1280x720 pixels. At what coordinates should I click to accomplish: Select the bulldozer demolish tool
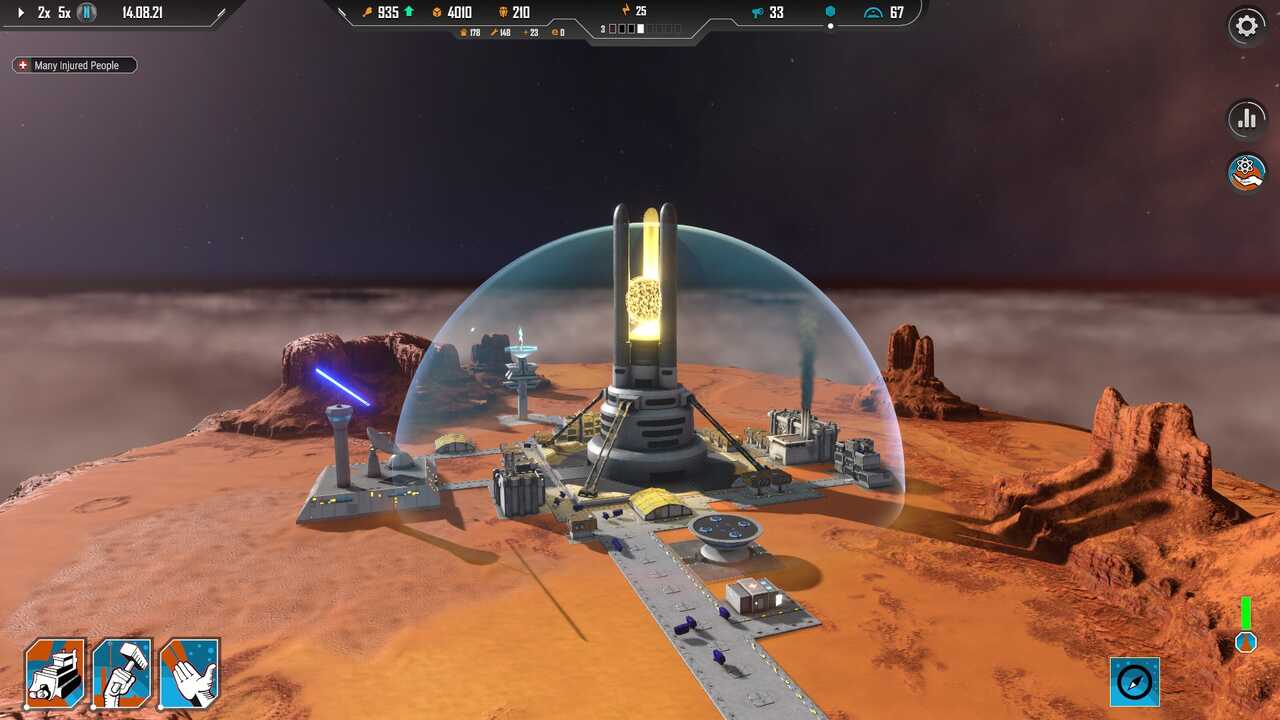54,673
